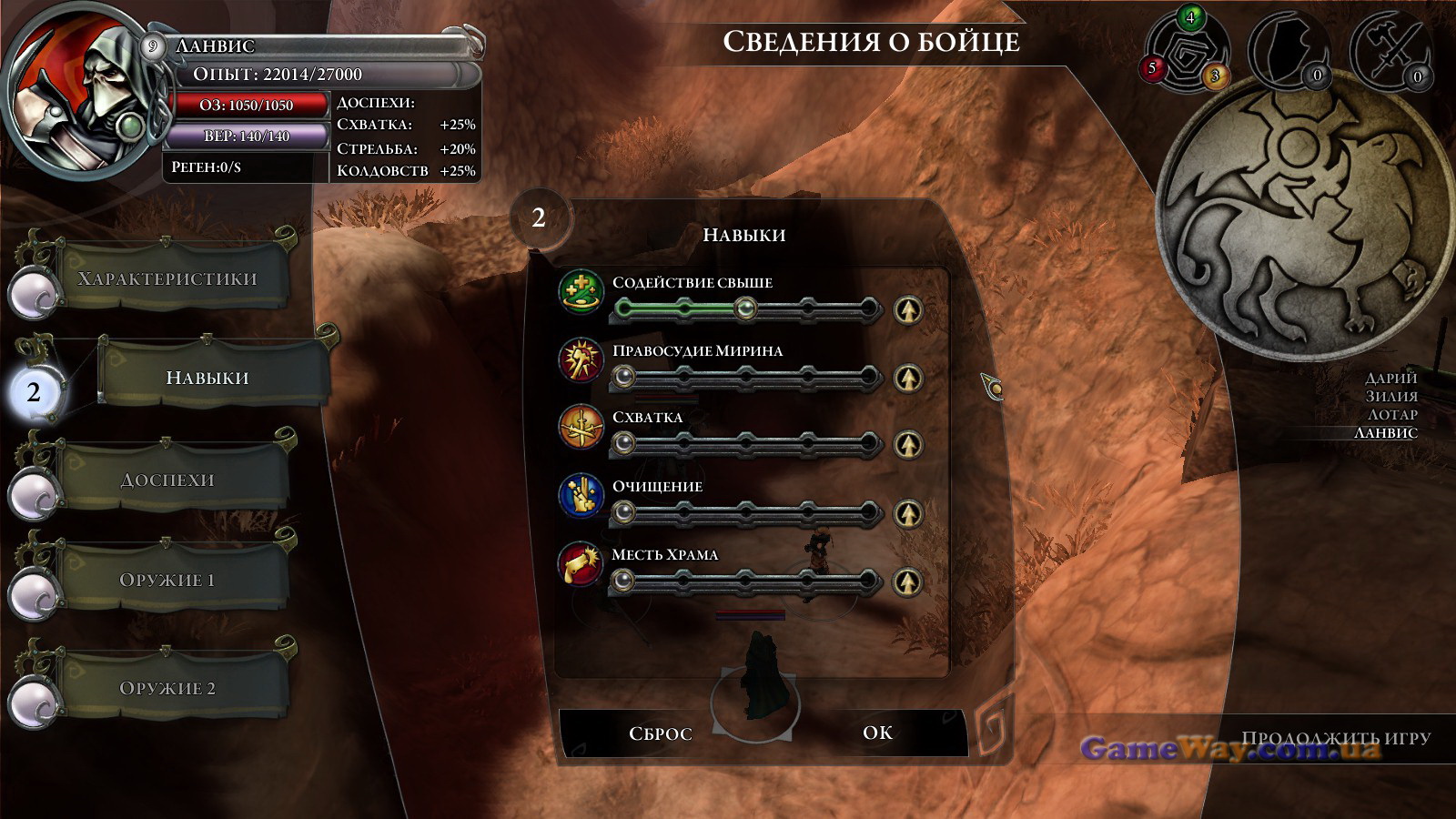Select Ланвис in the party list
This screenshot has height=819, width=1456.
point(1385,432)
